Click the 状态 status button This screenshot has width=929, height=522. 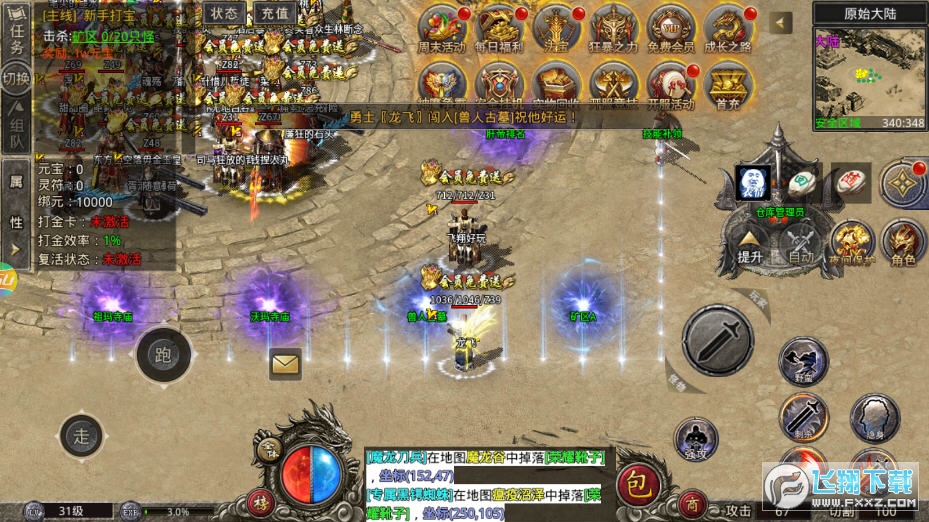pyautogui.click(x=225, y=13)
